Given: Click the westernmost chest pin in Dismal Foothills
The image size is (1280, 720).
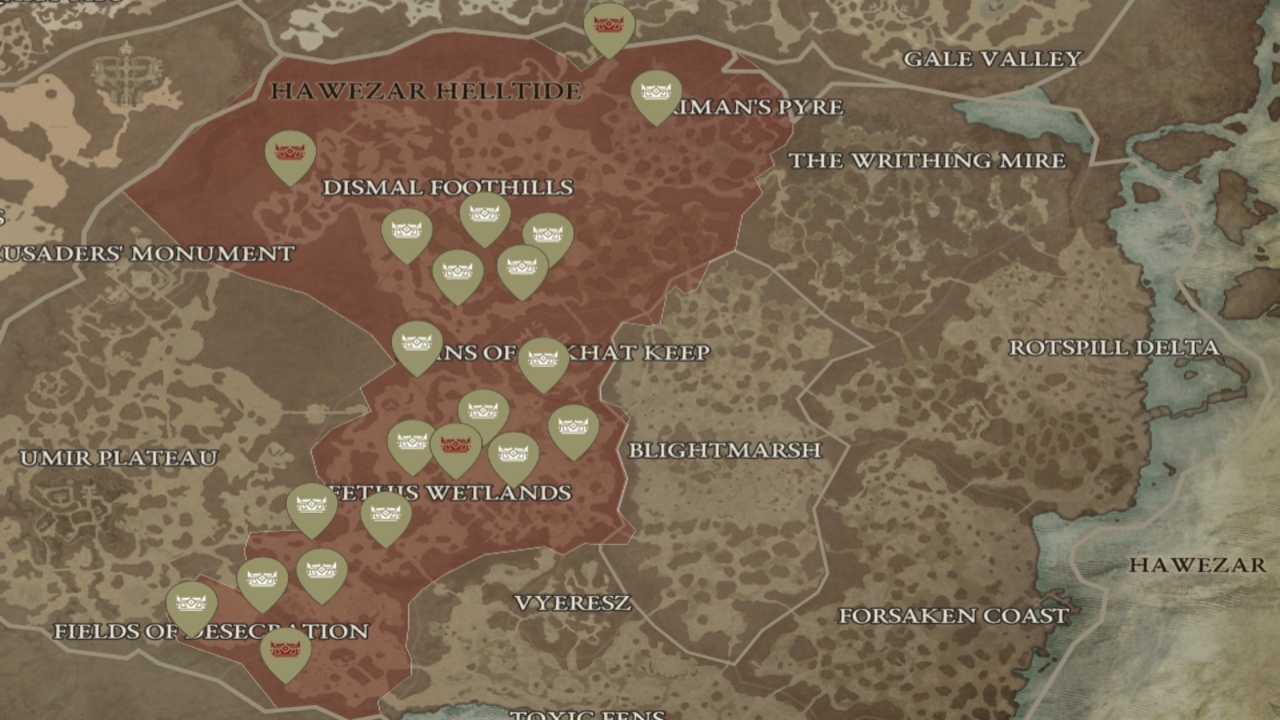Looking at the screenshot, I should pyautogui.click(x=406, y=229).
